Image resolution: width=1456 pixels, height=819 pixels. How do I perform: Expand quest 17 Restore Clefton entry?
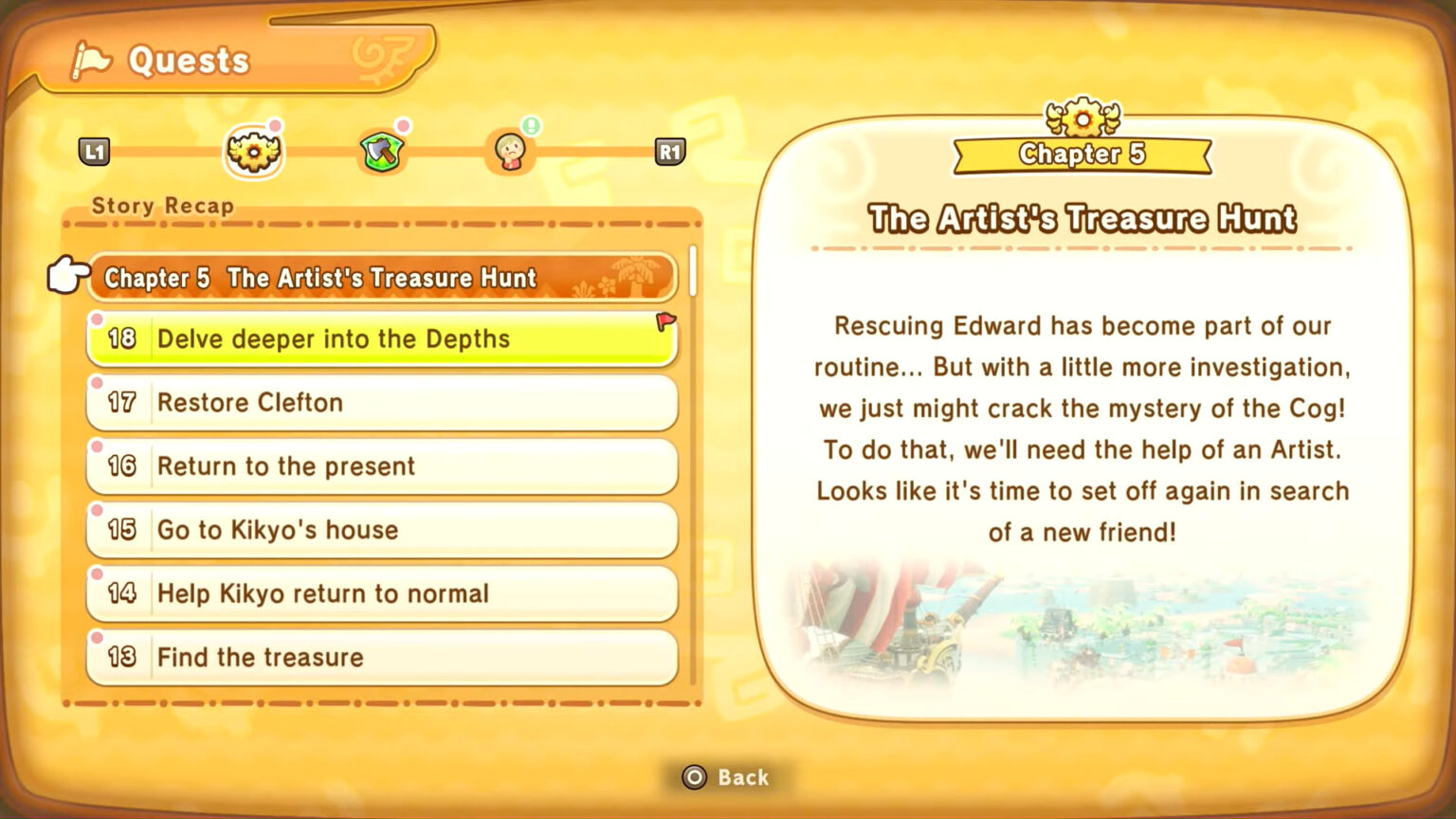(x=379, y=403)
